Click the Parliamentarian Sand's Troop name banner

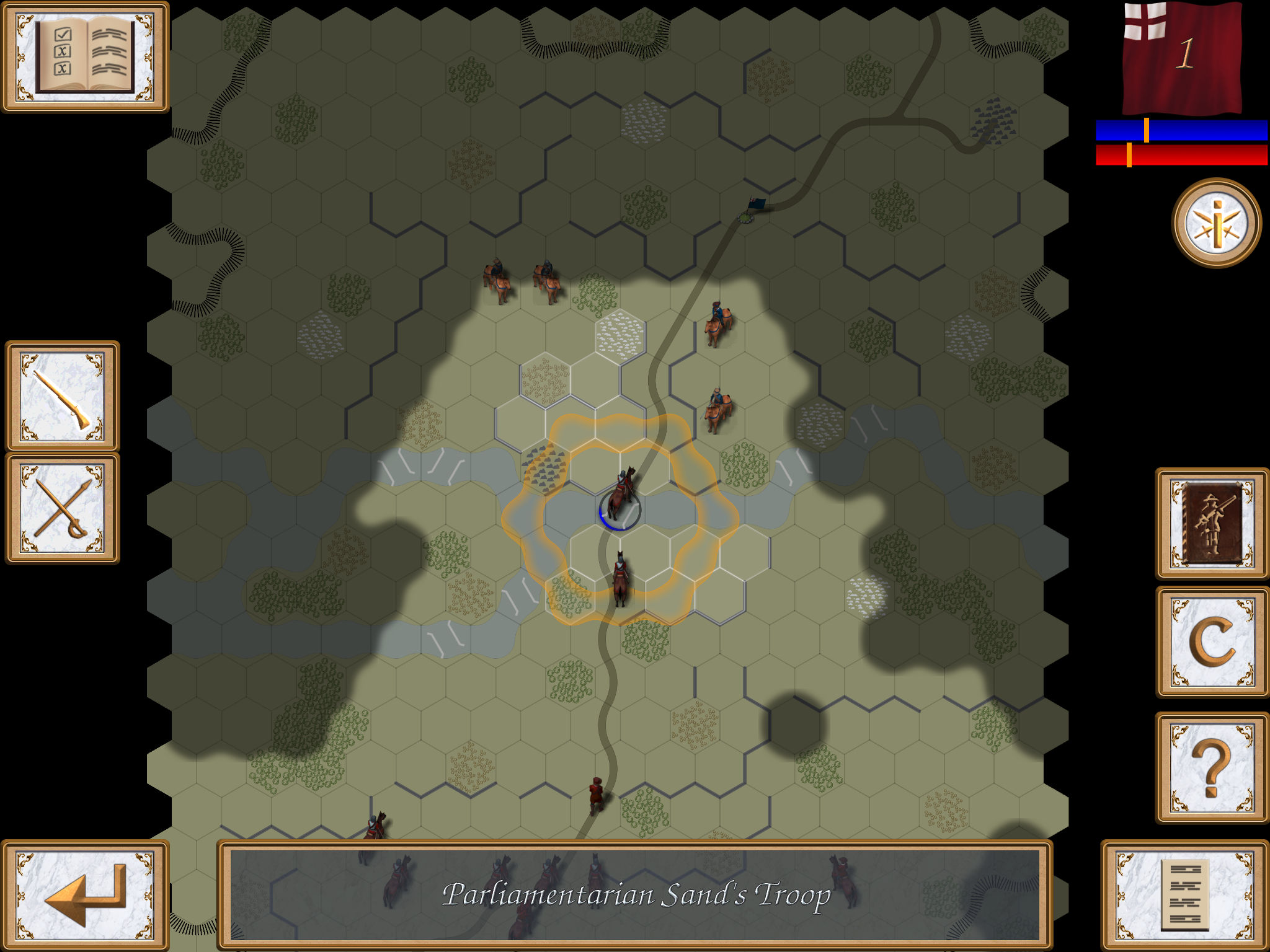(x=635, y=895)
